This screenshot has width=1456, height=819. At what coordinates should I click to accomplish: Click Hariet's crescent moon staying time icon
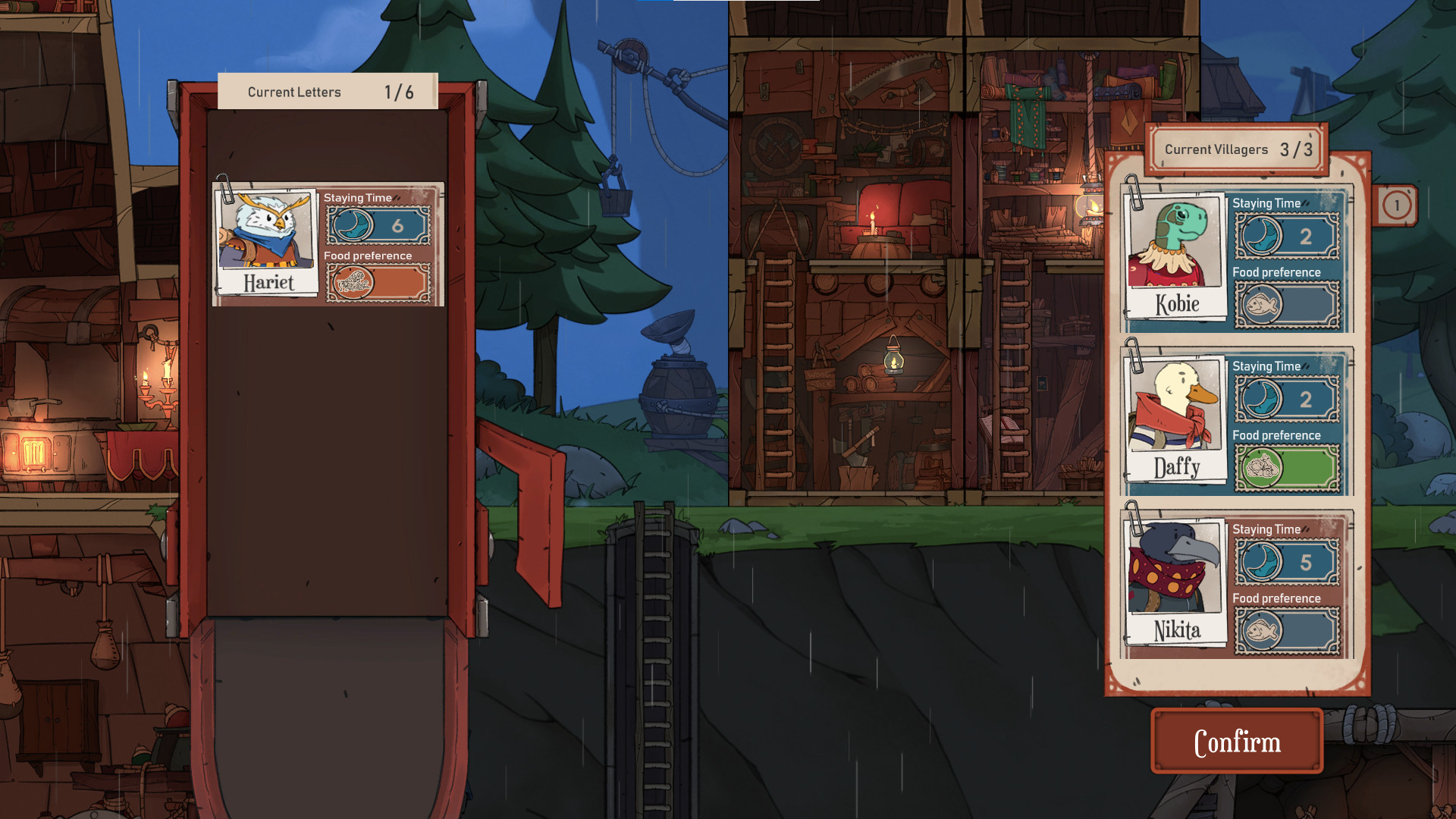click(351, 224)
